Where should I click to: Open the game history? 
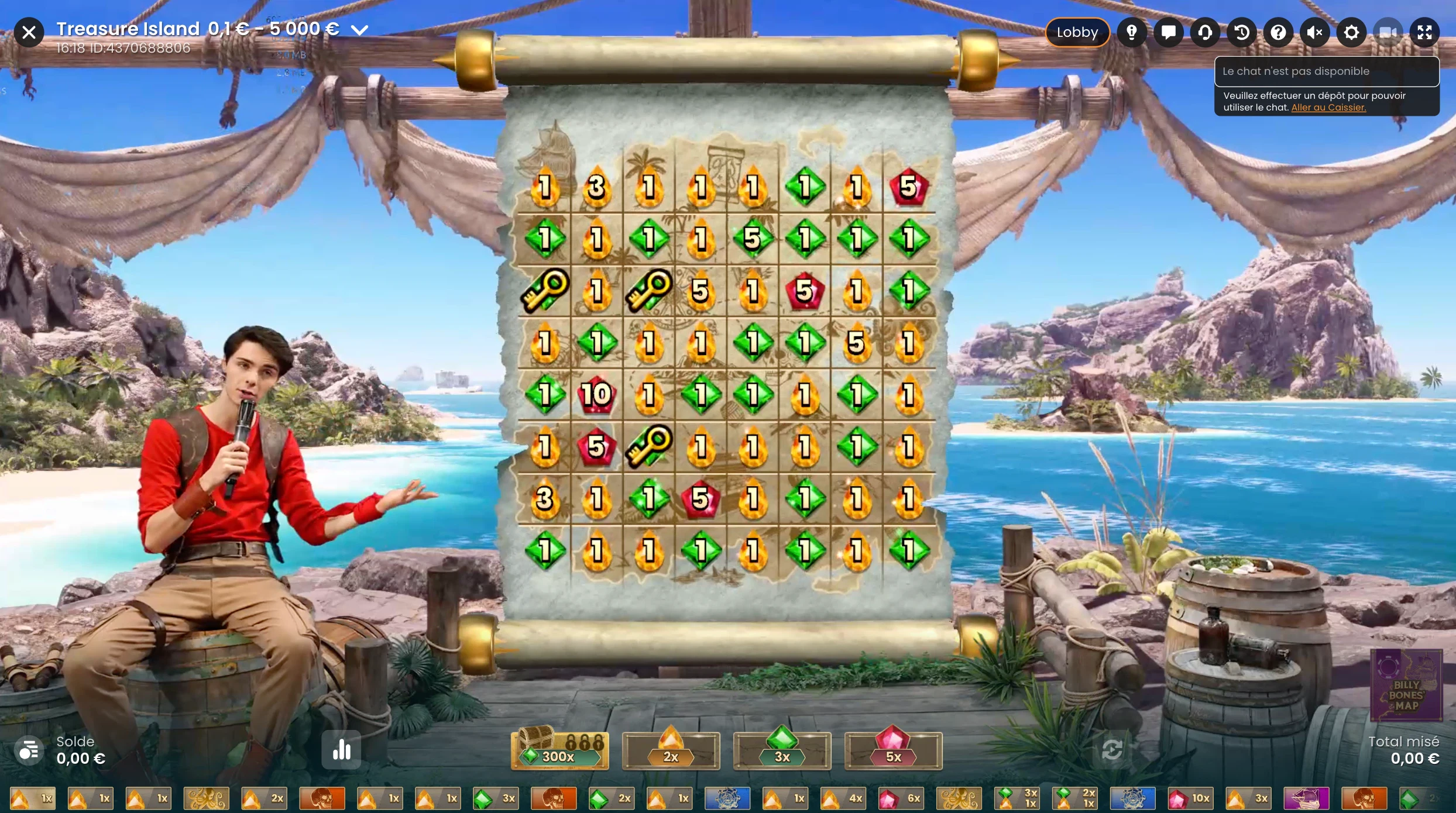(x=1241, y=32)
